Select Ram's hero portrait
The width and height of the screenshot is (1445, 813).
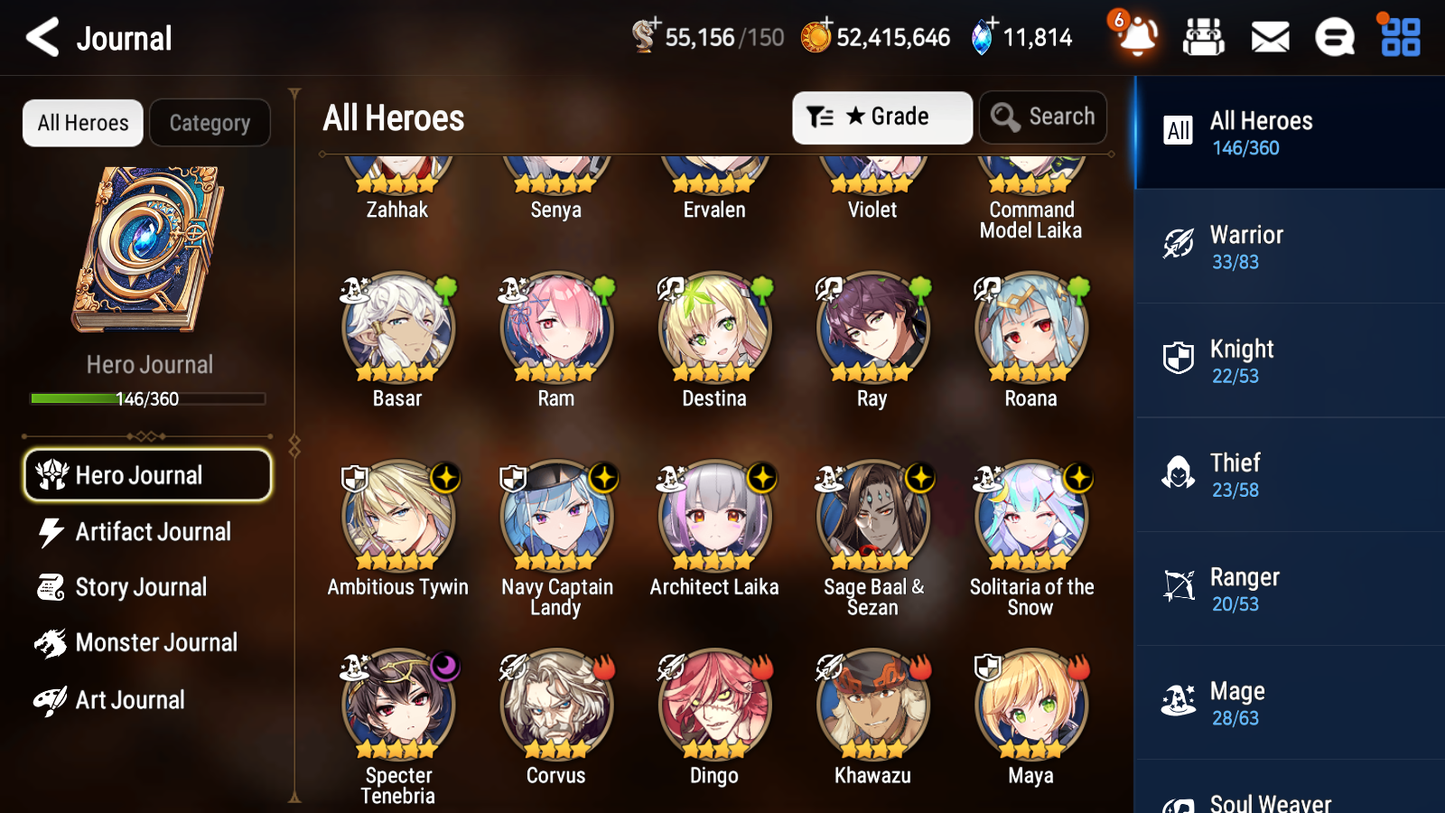[x=556, y=328]
